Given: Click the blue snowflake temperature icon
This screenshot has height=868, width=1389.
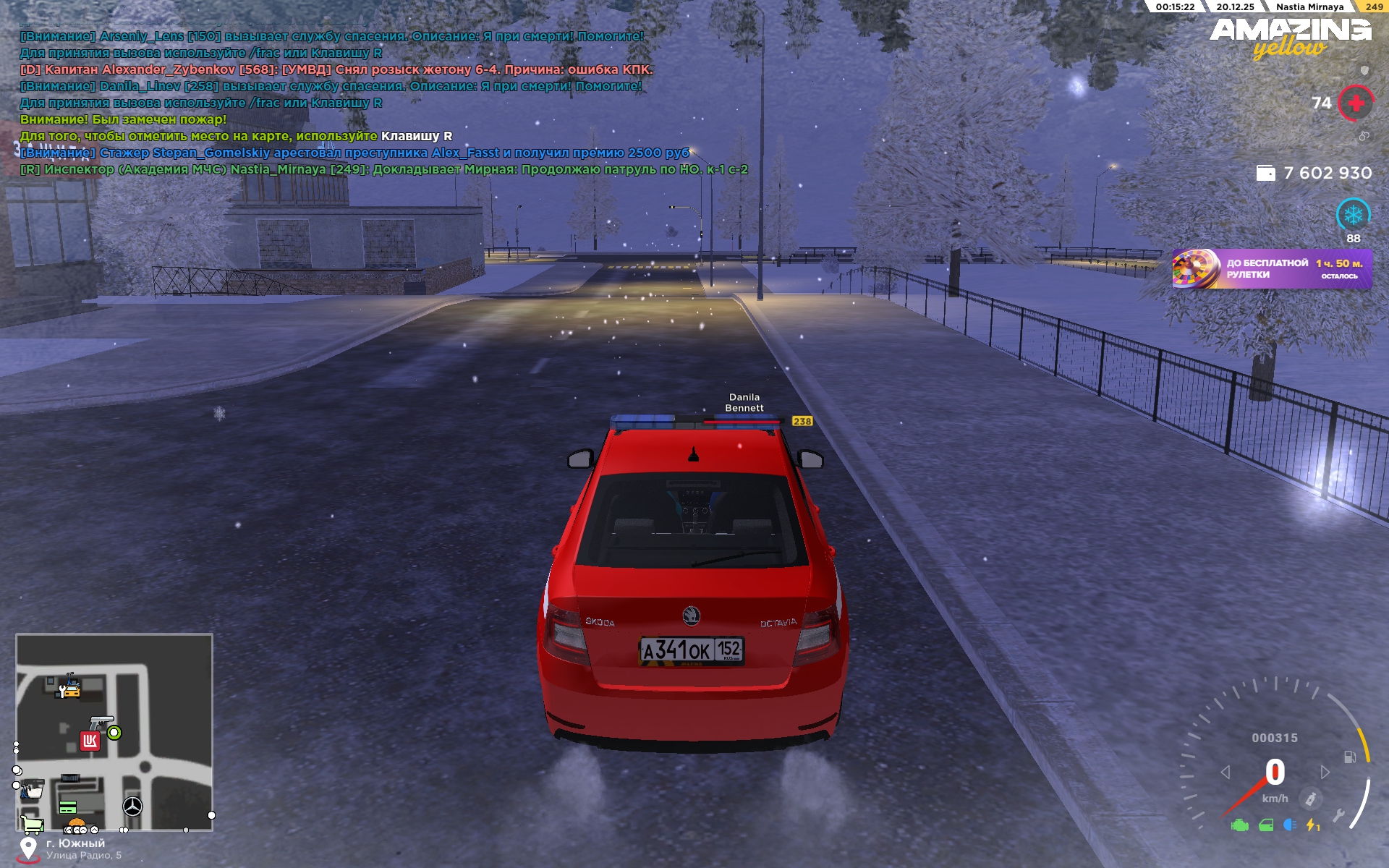Looking at the screenshot, I should click(x=1353, y=215).
